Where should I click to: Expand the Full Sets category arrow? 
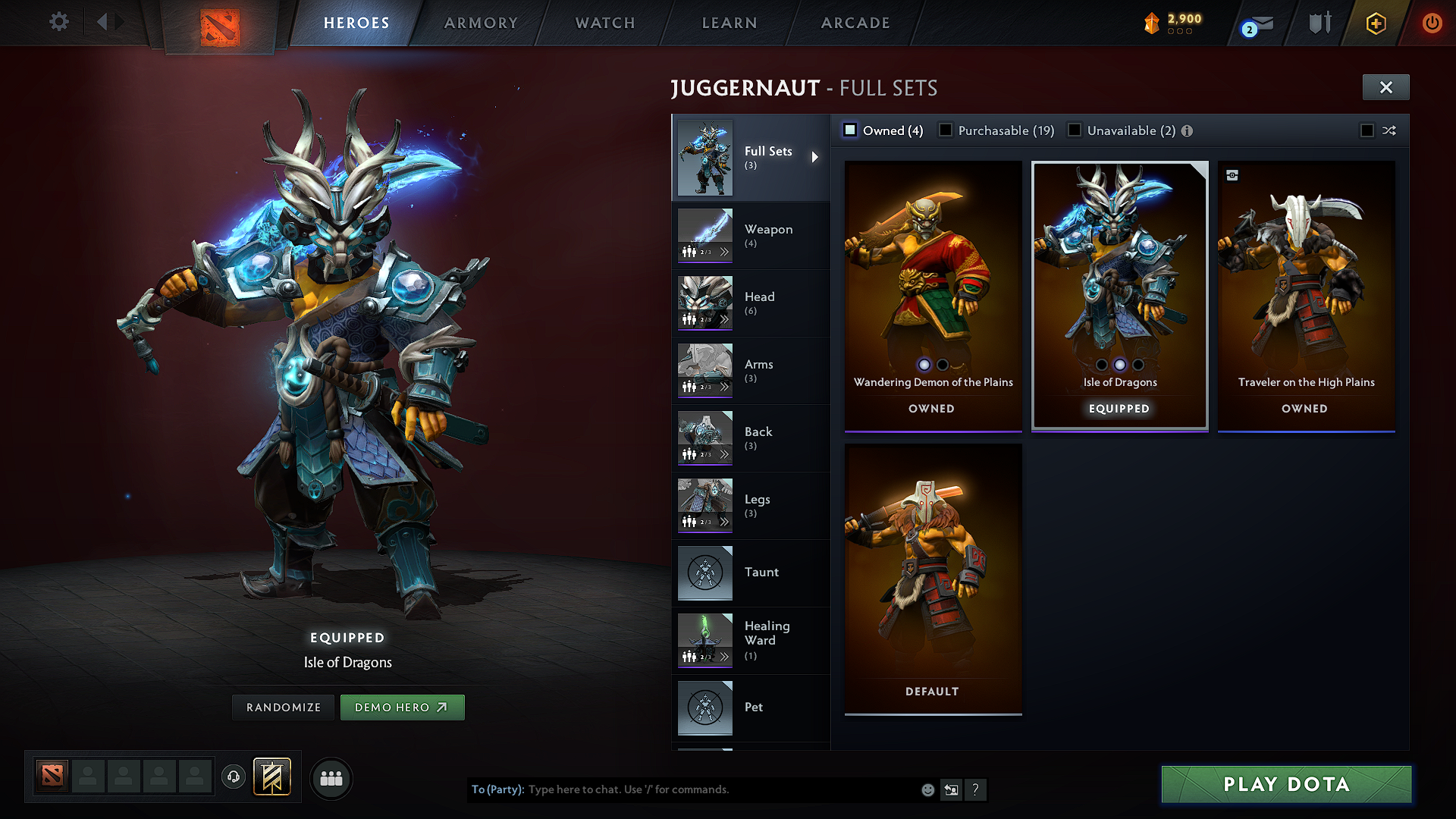pyautogui.click(x=817, y=157)
